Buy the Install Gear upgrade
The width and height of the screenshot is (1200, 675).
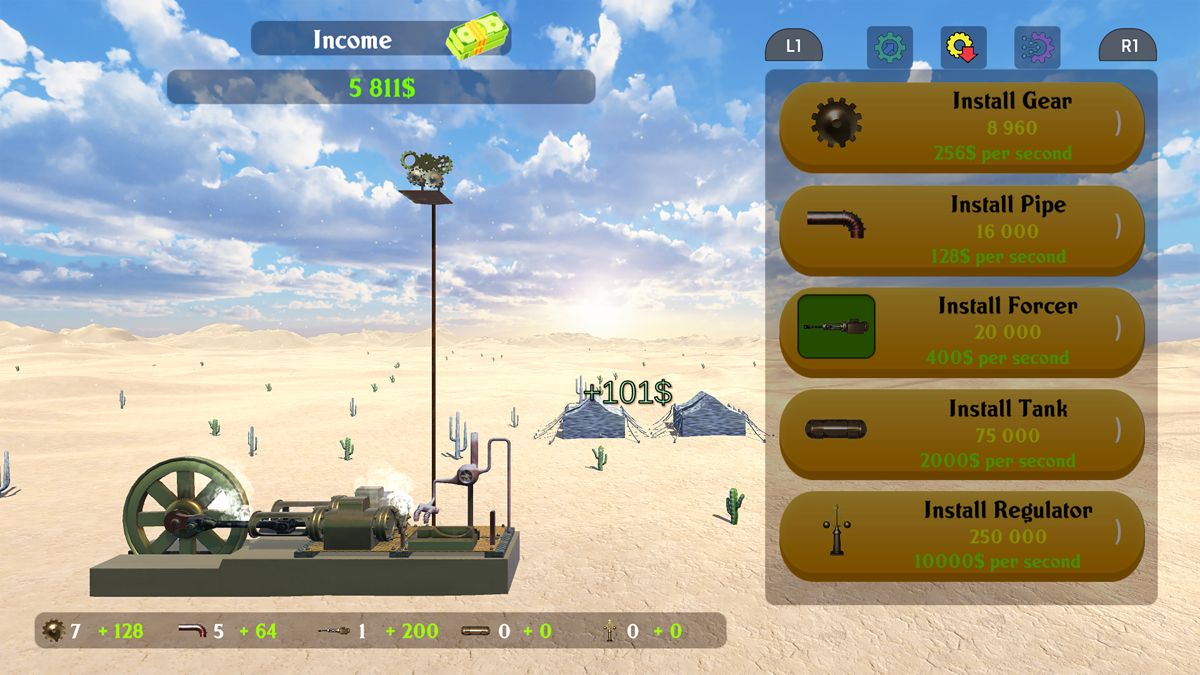point(961,127)
